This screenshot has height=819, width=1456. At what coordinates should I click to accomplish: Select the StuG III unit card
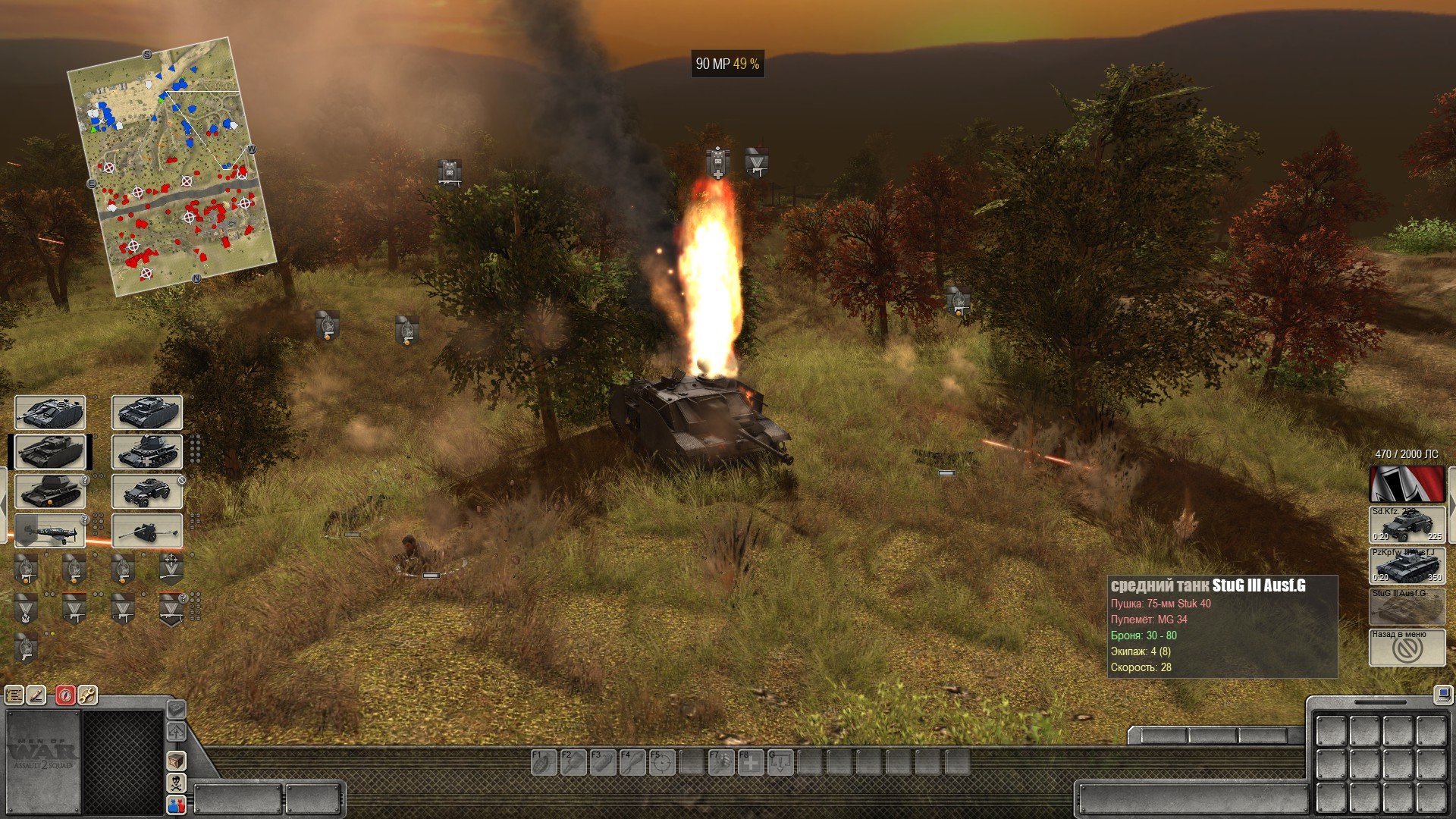coord(50,413)
